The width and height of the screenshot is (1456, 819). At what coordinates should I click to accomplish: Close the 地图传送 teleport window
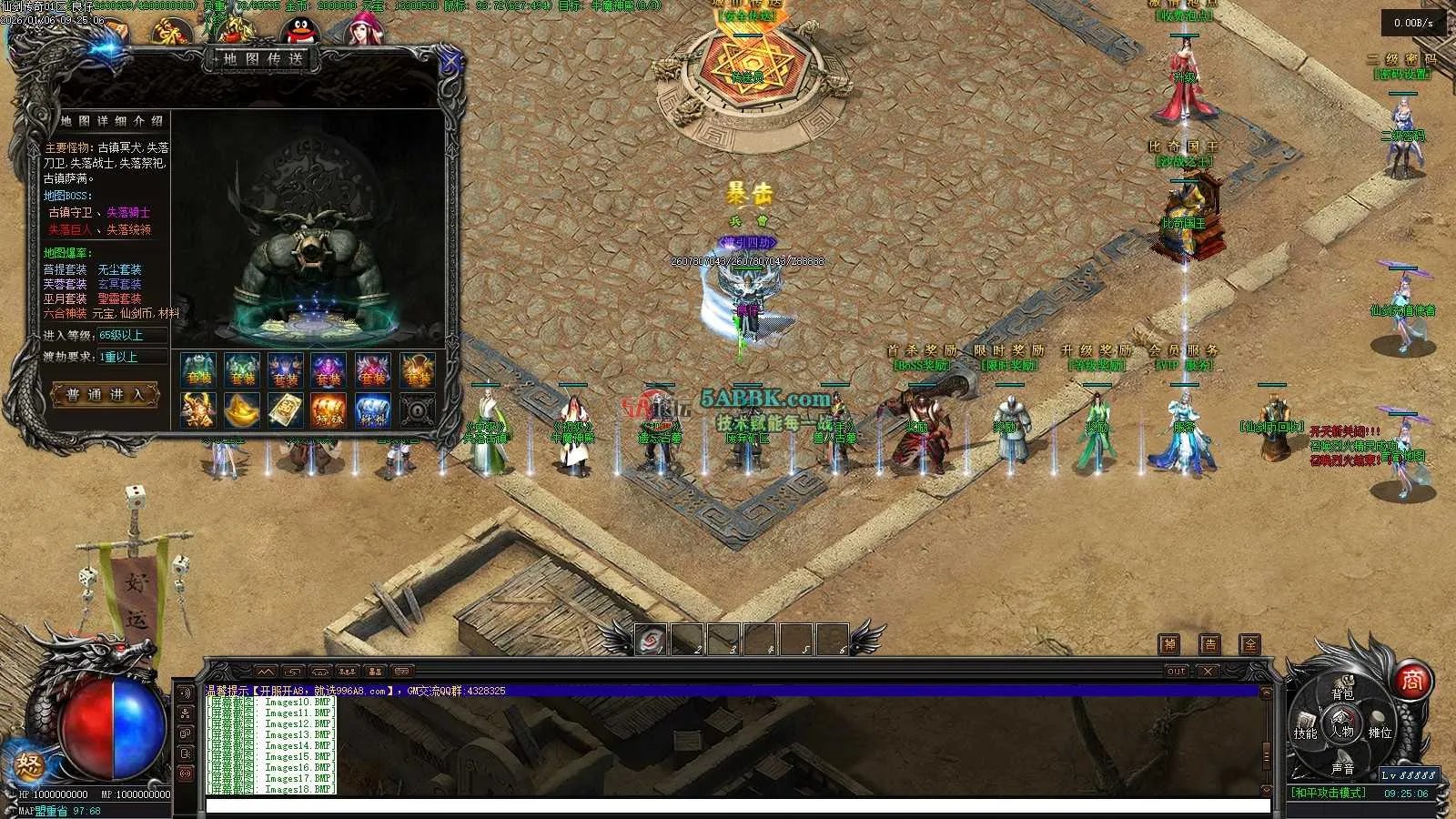point(450,63)
